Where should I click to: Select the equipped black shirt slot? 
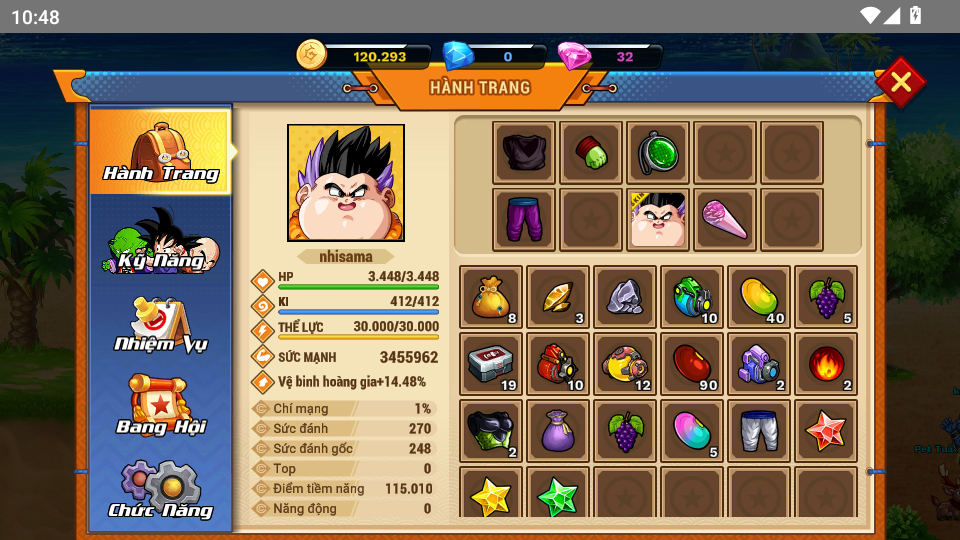click(524, 153)
